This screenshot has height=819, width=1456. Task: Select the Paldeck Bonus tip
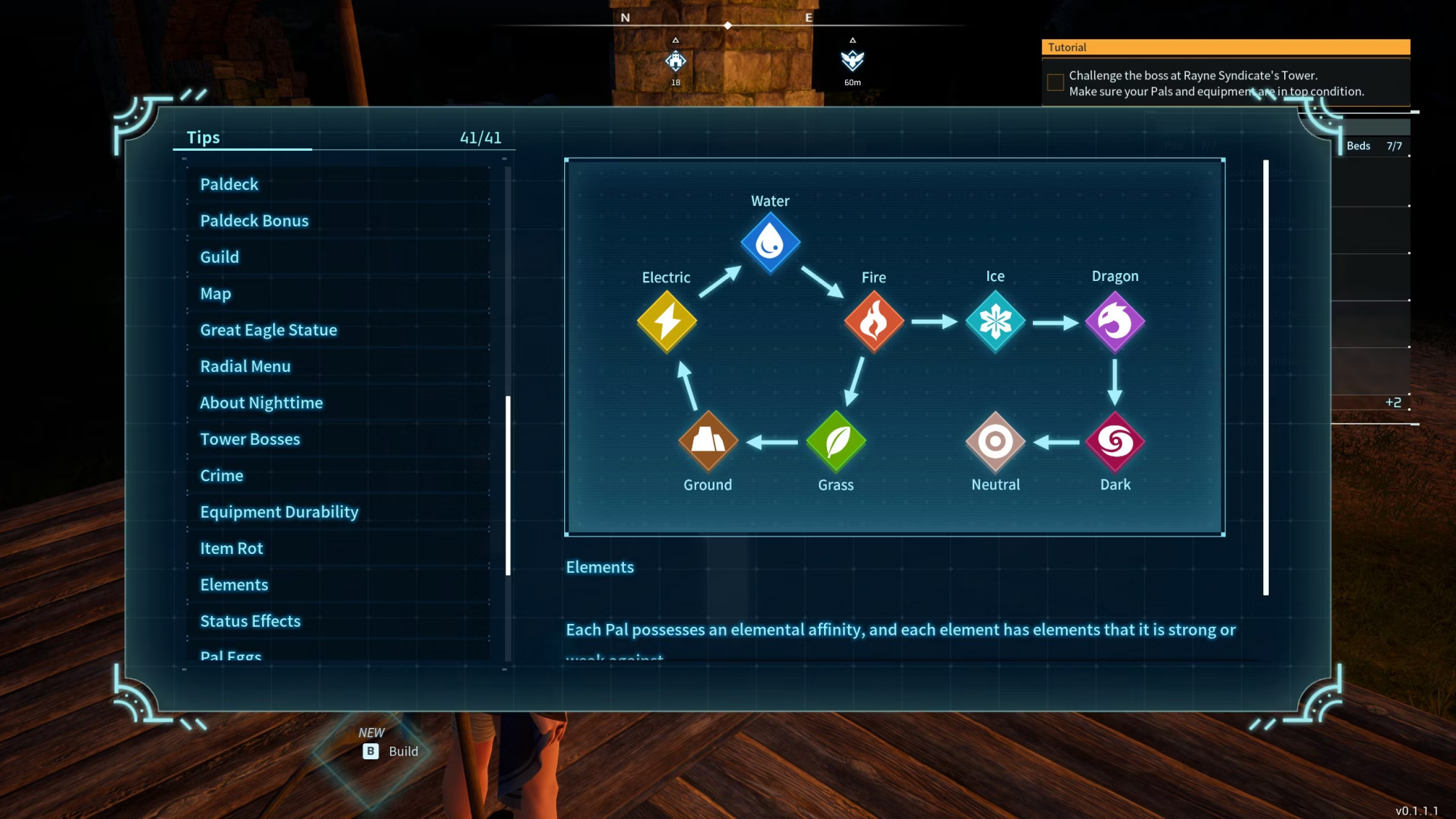click(x=254, y=221)
